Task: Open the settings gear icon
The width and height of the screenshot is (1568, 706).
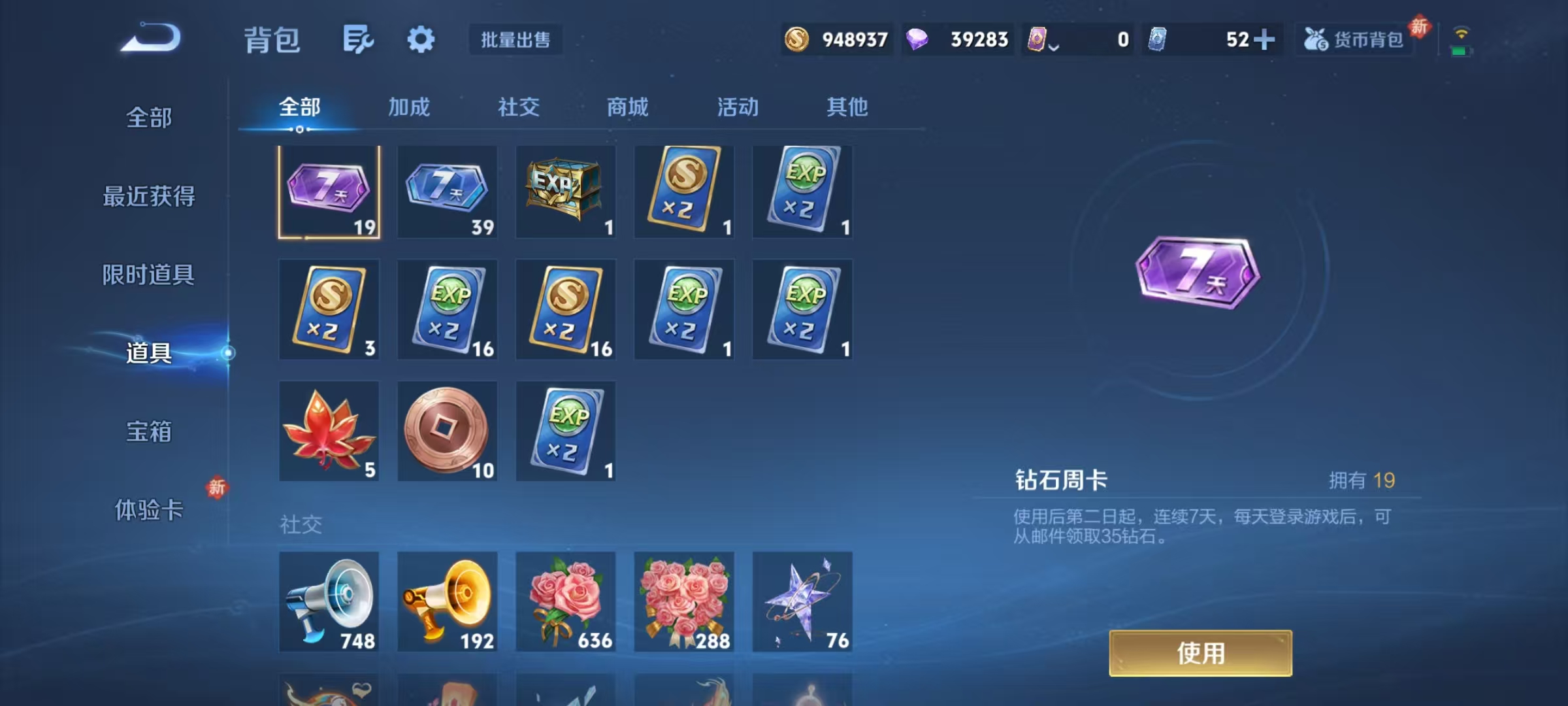Action: tap(421, 39)
